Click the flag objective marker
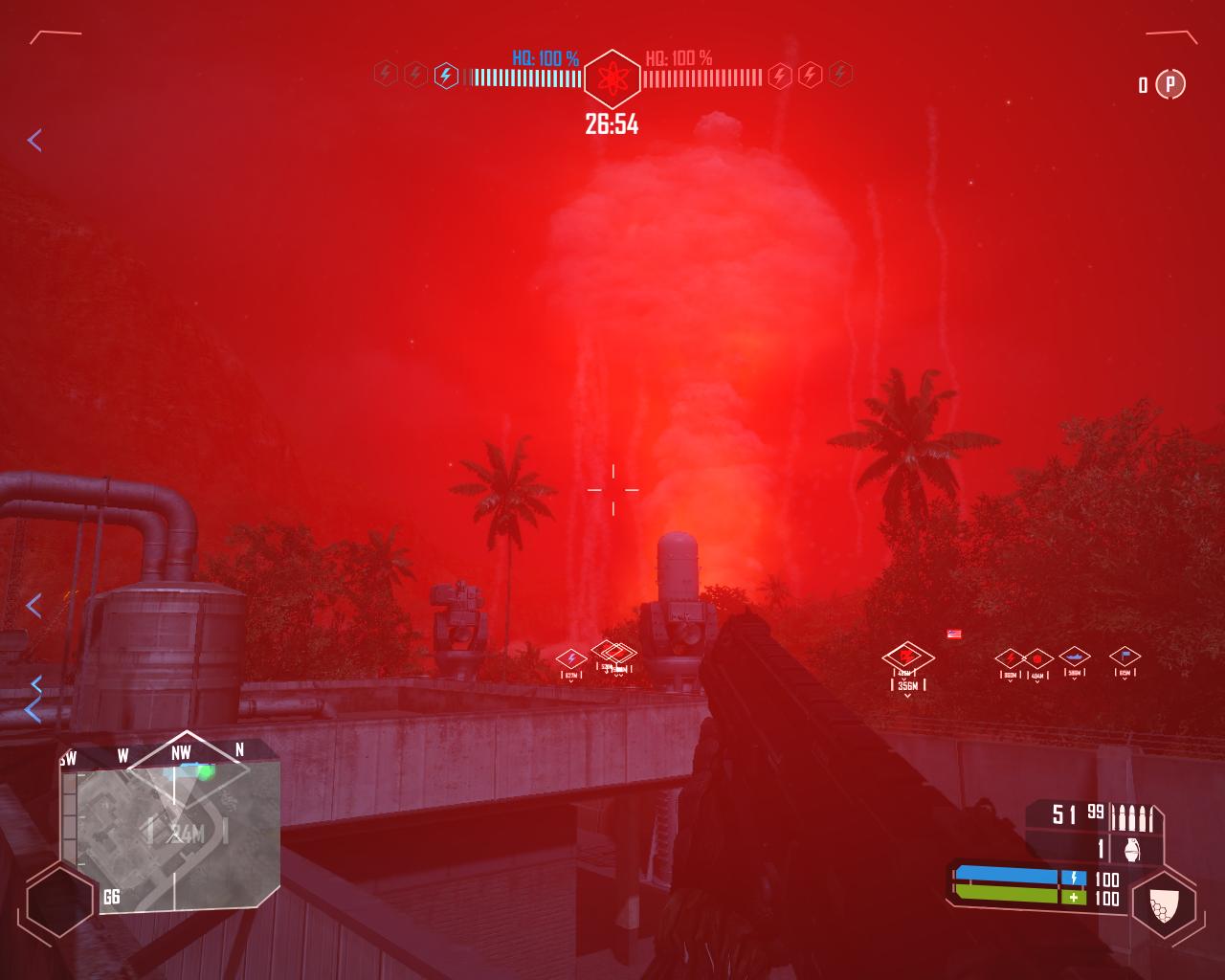Image resolution: width=1225 pixels, height=980 pixels. click(1125, 657)
